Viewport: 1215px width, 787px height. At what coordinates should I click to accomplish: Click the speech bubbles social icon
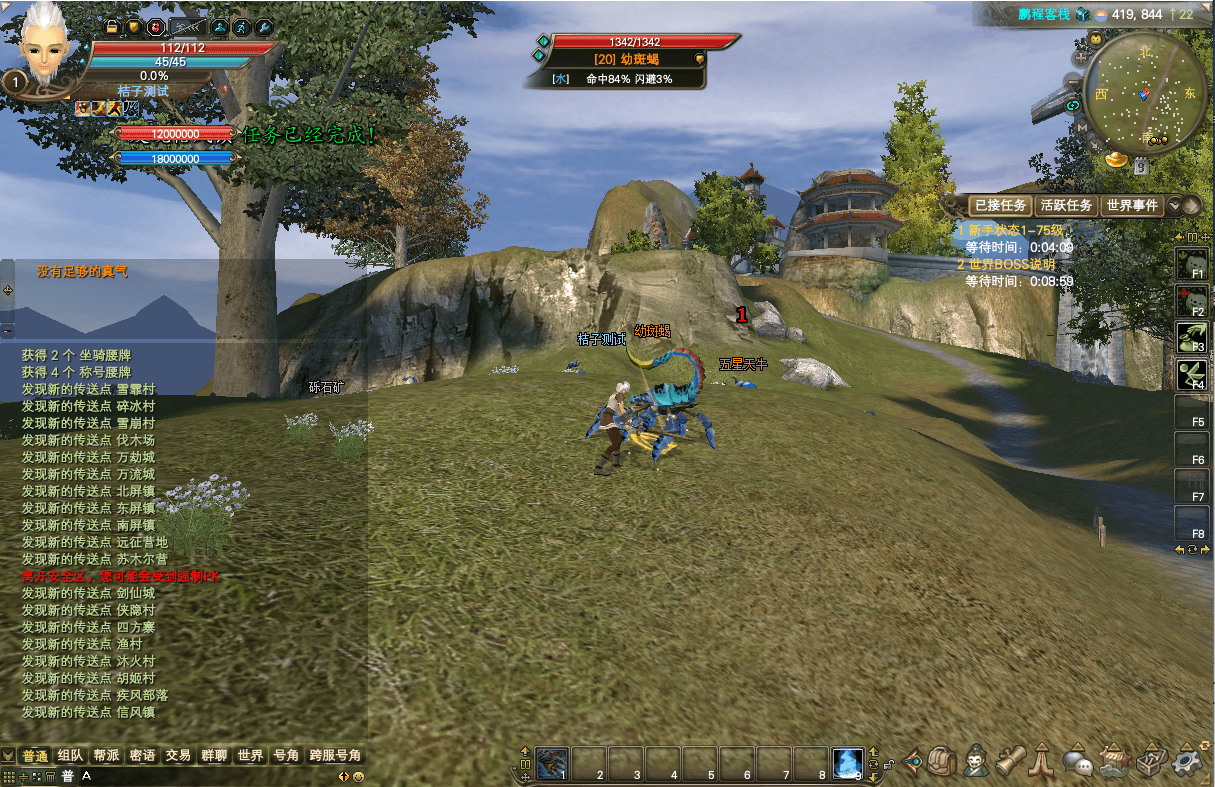click(x=1077, y=762)
